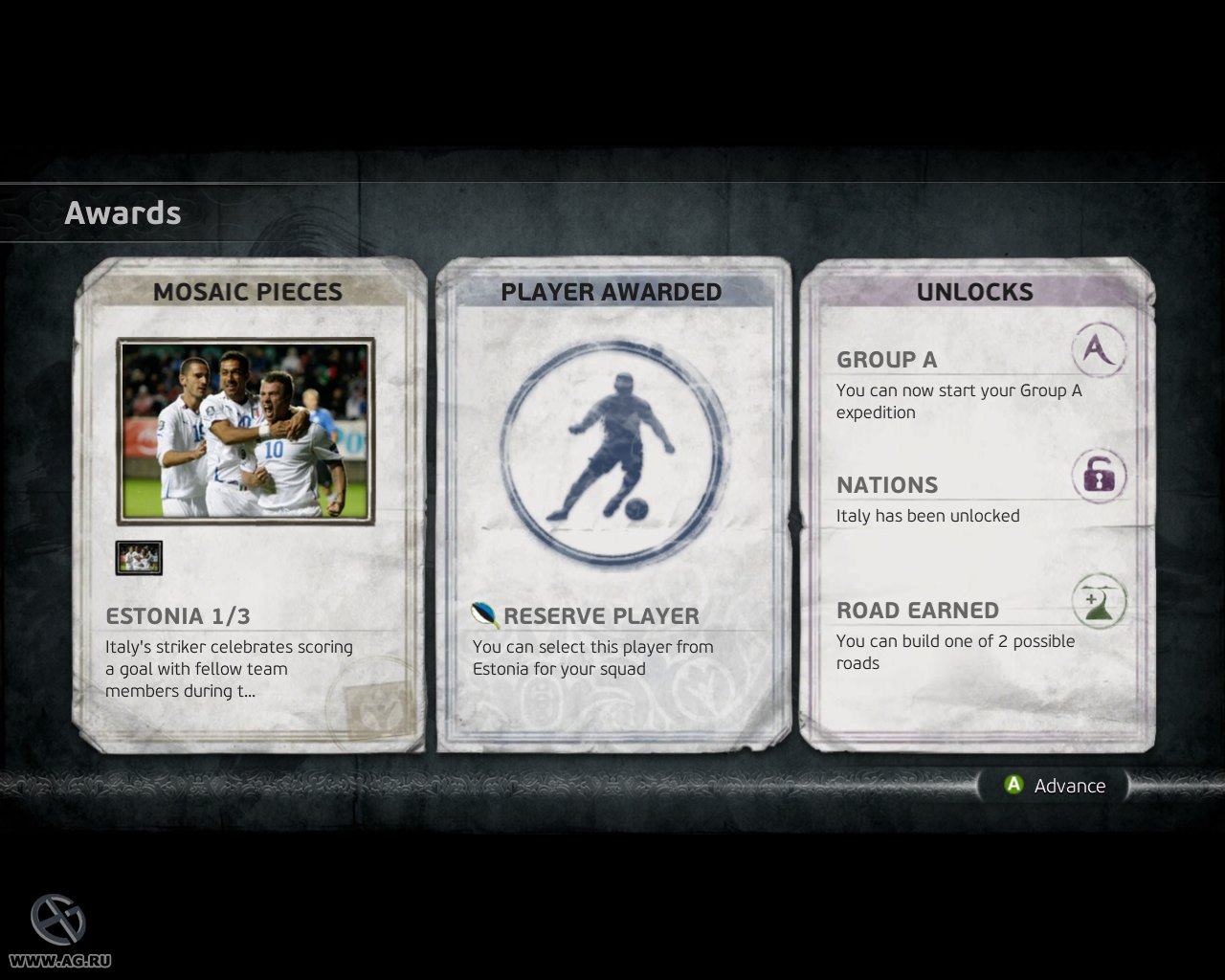Toggle the Road Earned unlock entry
This screenshot has height=980, width=1225.
[x=917, y=610]
